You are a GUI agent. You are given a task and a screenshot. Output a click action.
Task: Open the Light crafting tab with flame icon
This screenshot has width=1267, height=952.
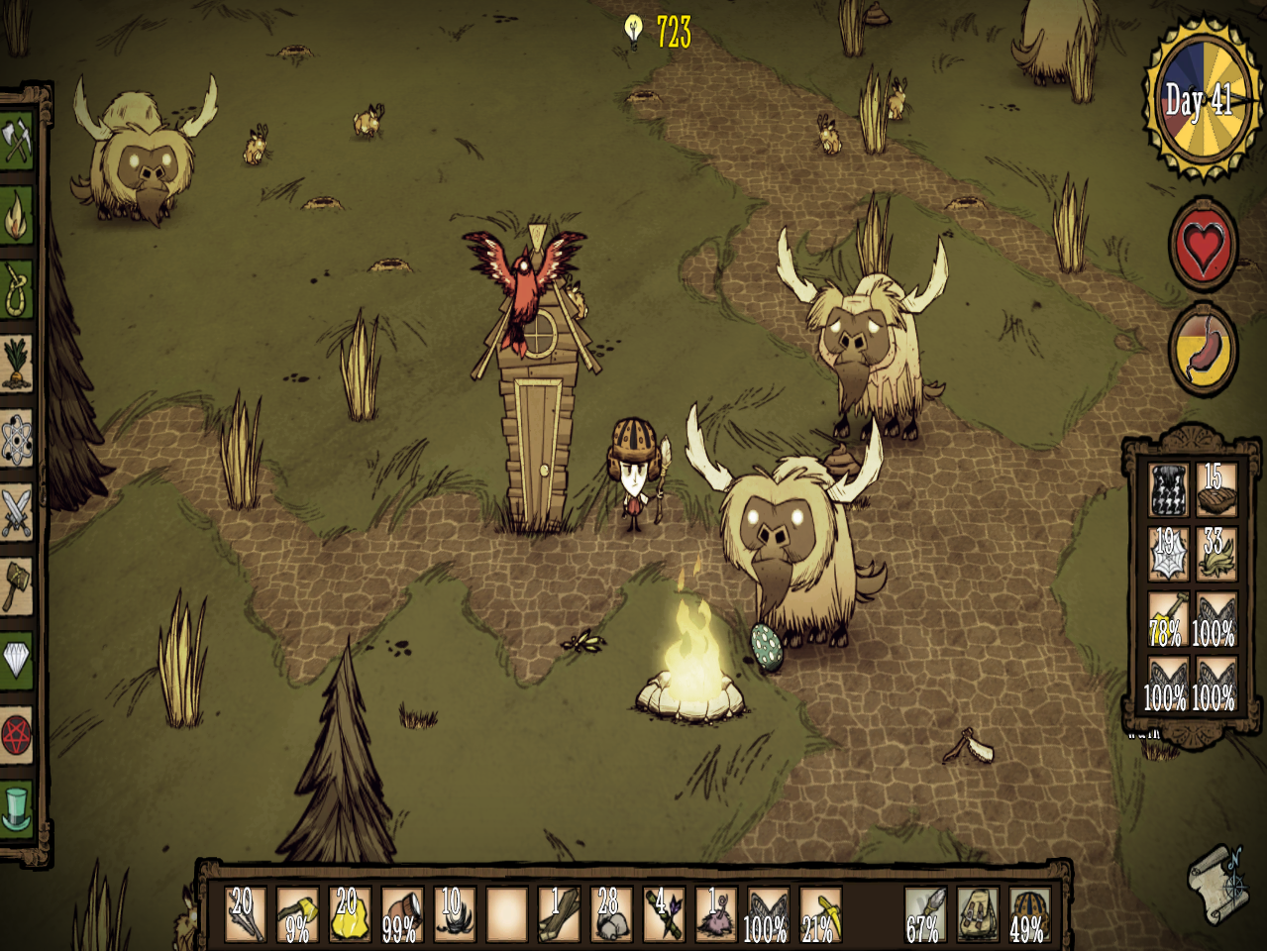pos(16,218)
